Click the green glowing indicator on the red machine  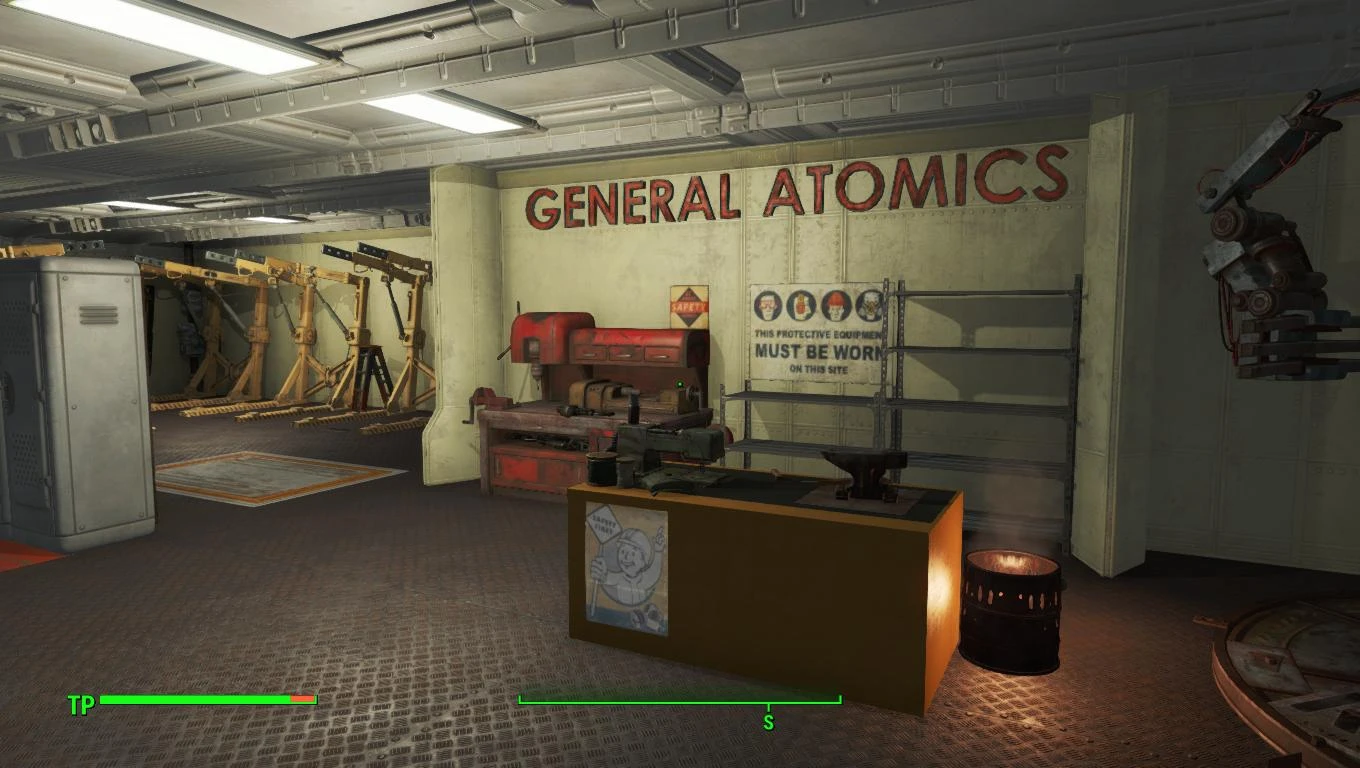point(680,385)
